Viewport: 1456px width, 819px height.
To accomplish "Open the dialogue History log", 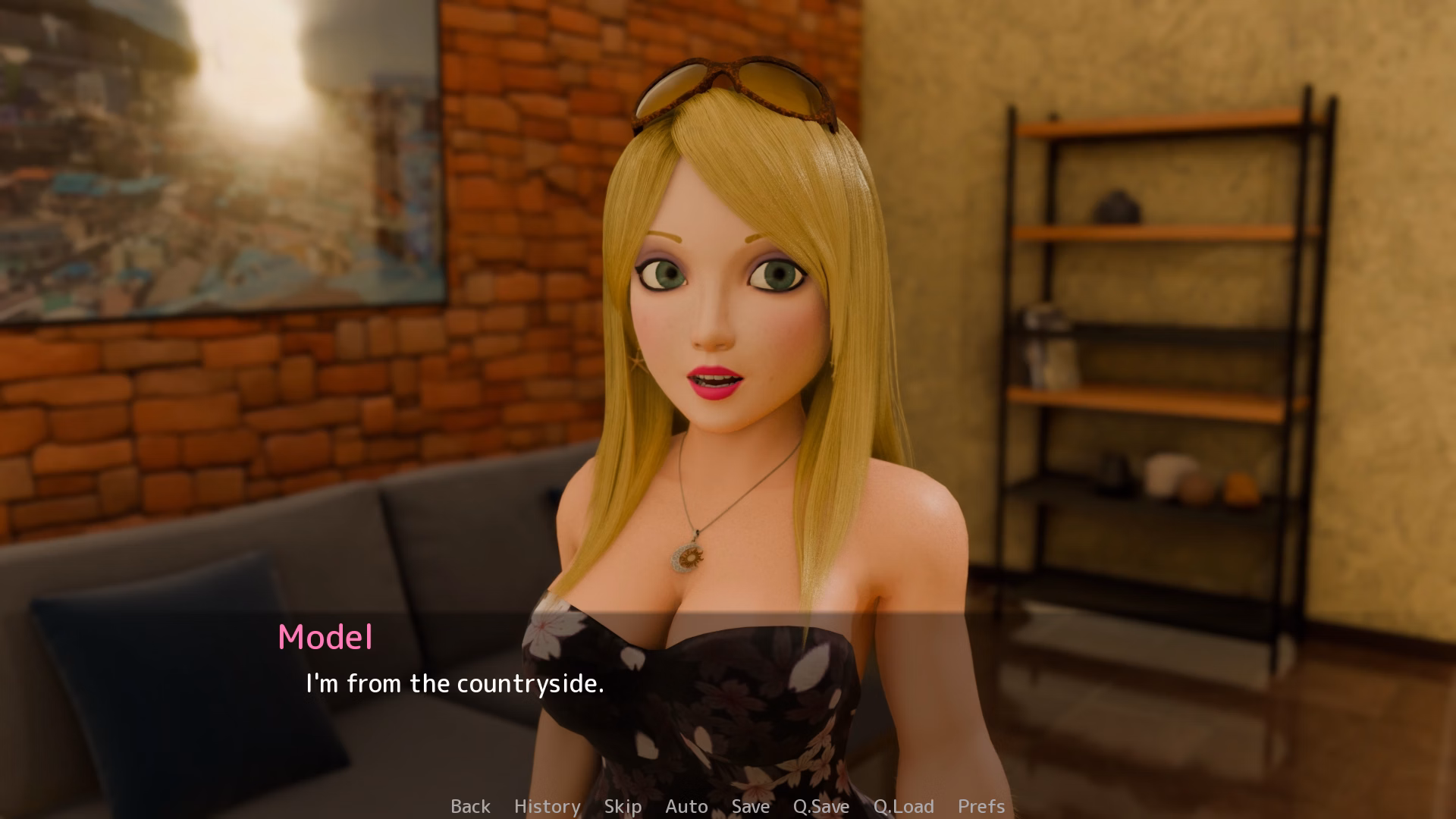I will click(x=547, y=806).
